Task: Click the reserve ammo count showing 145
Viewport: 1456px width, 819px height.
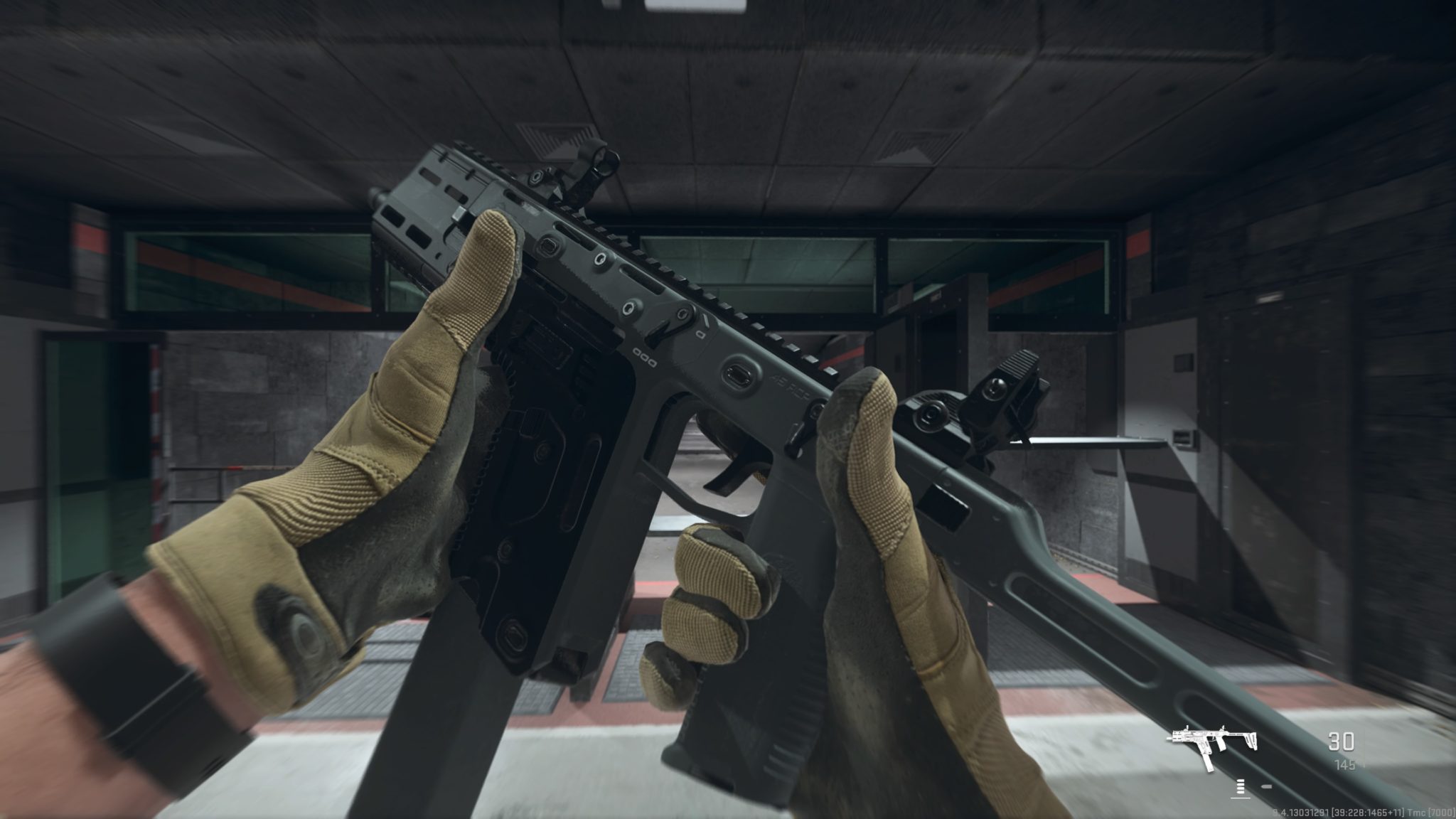Action: click(1346, 766)
